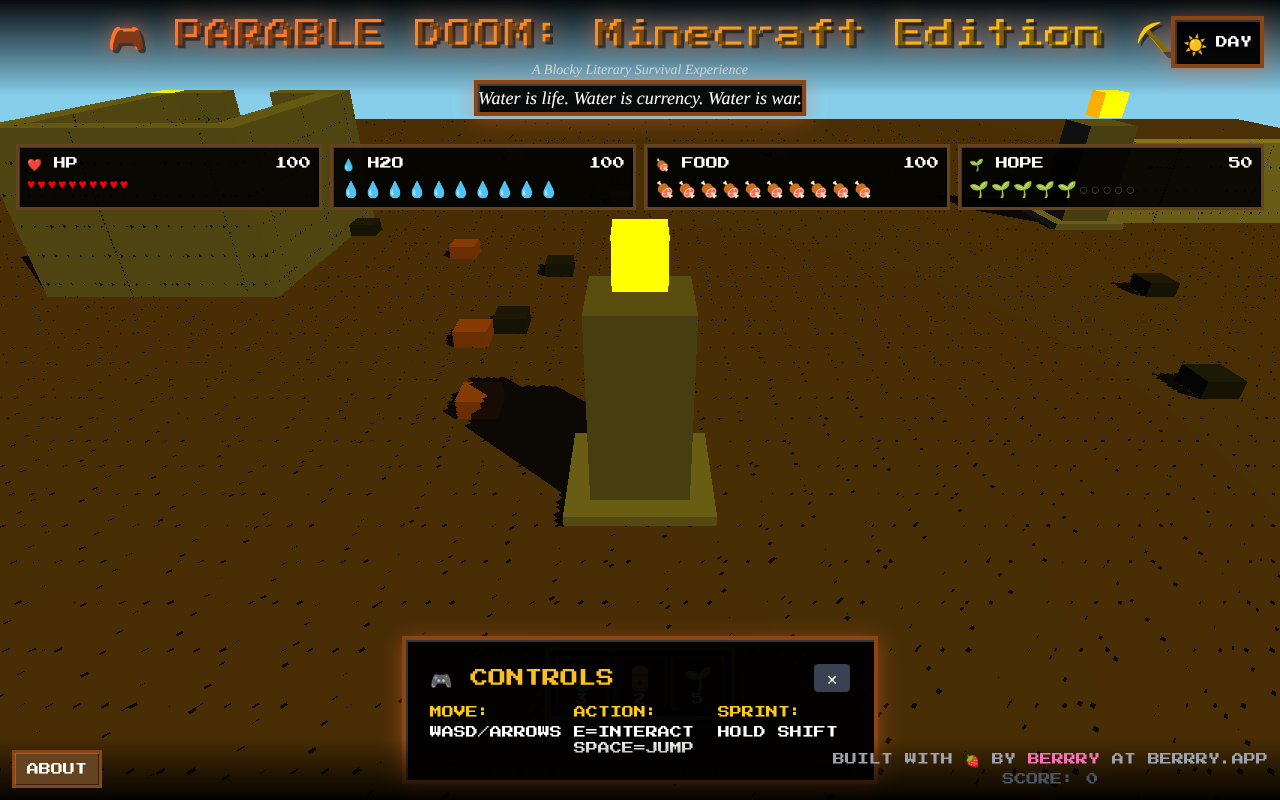The width and height of the screenshot is (1280, 800).
Task: Click the gamepad icon beside the title
Action: [128, 36]
